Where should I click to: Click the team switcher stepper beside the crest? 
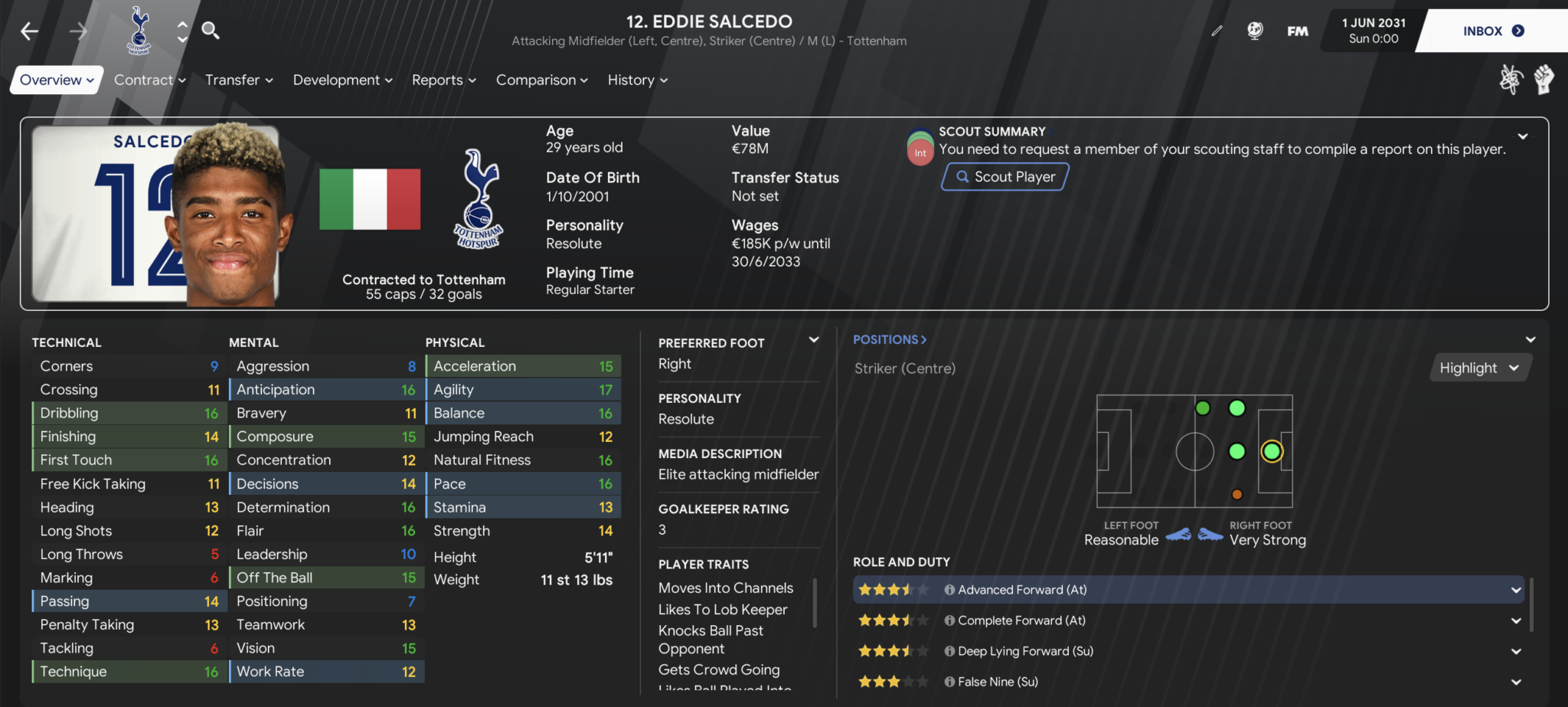click(181, 31)
